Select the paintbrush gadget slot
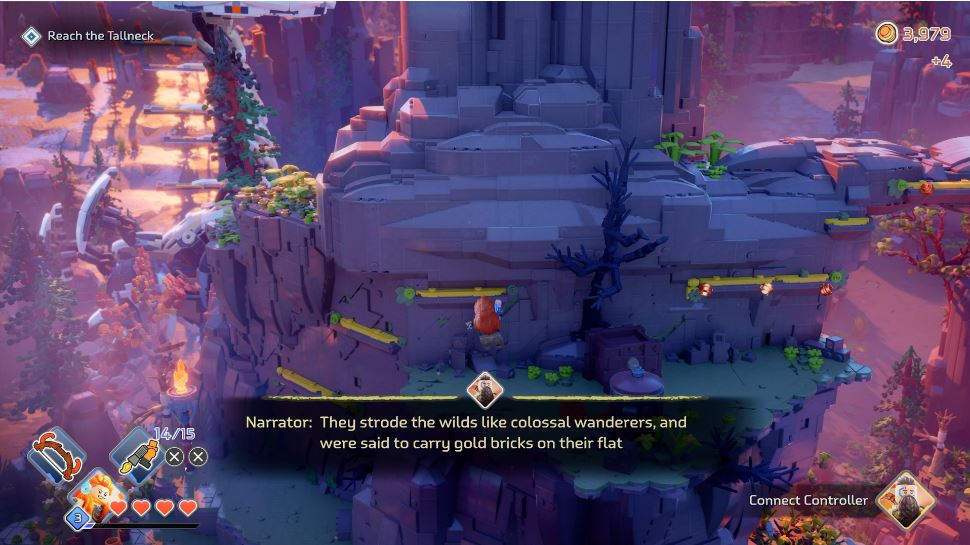The width and height of the screenshot is (970, 545). (x=134, y=455)
